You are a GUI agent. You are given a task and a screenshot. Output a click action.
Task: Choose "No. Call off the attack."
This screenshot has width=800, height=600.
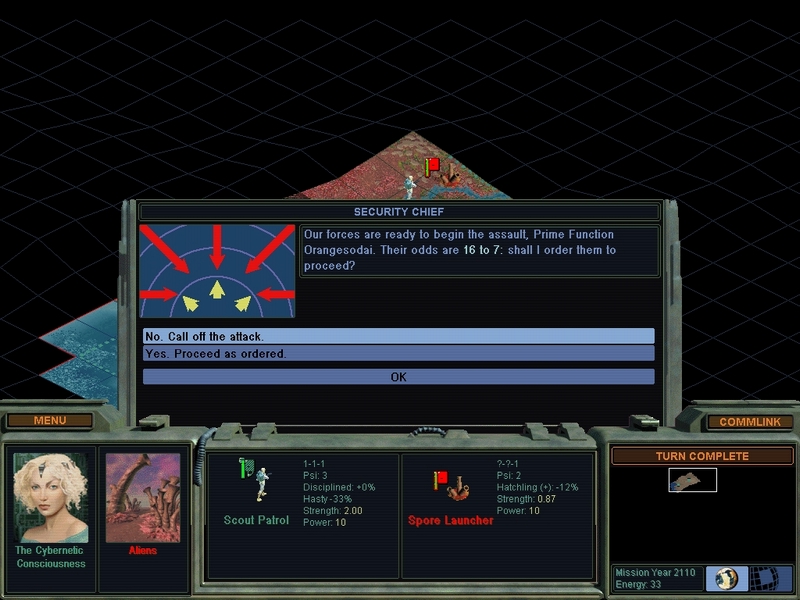398,336
